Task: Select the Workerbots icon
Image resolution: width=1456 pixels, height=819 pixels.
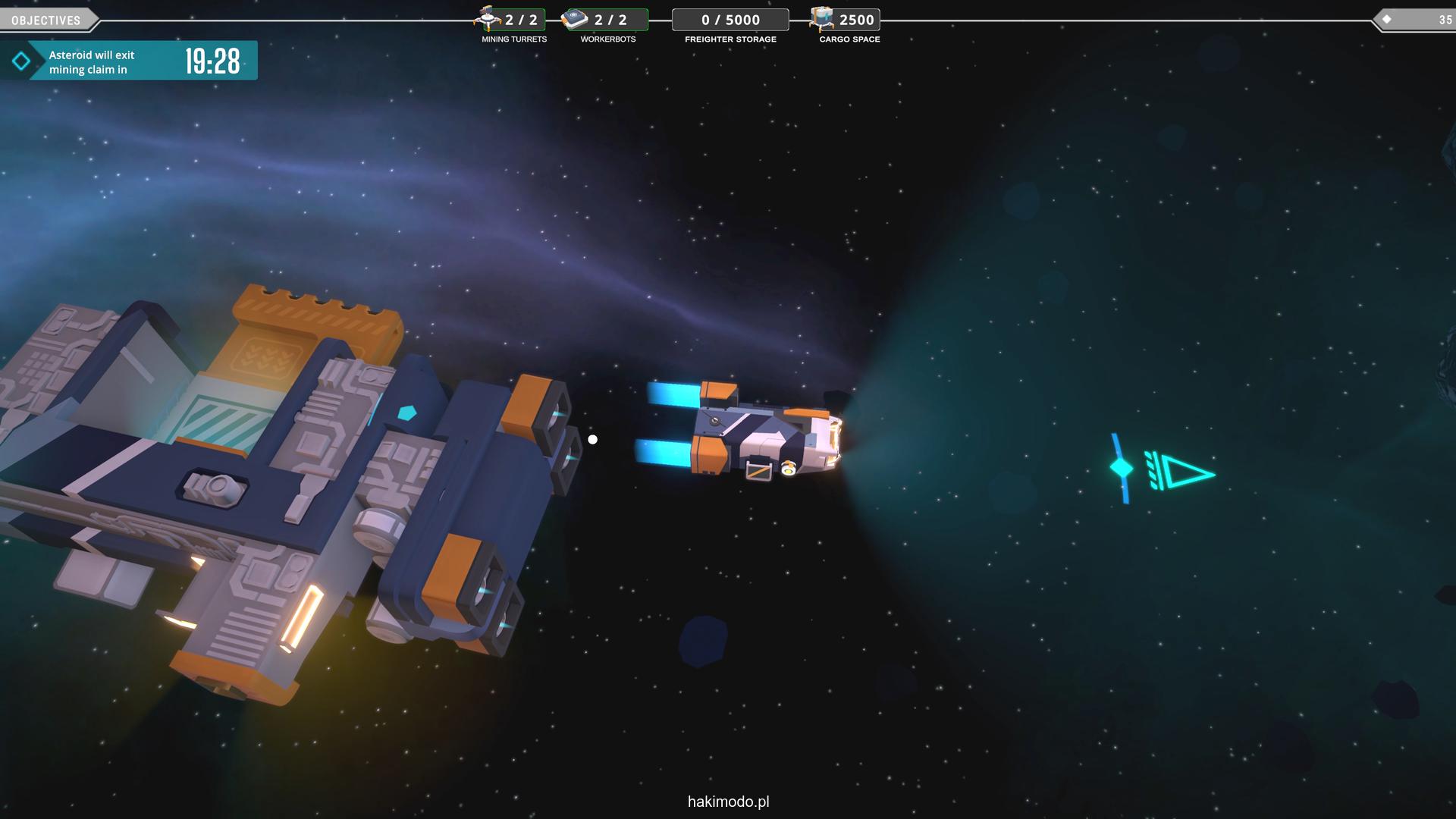Action: 576,19
